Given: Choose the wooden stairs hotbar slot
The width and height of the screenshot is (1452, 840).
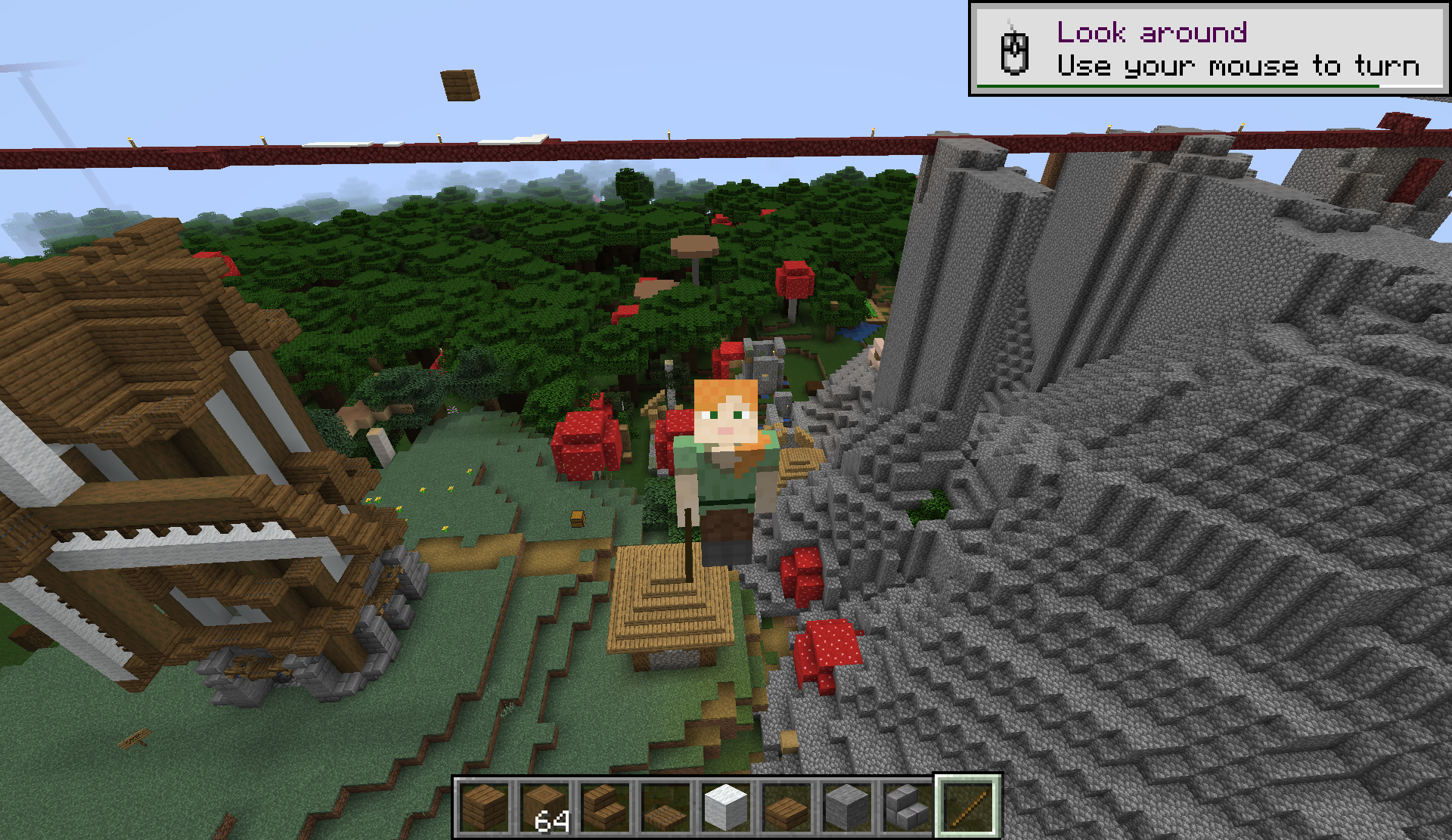Looking at the screenshot, I should coord(606,806).
